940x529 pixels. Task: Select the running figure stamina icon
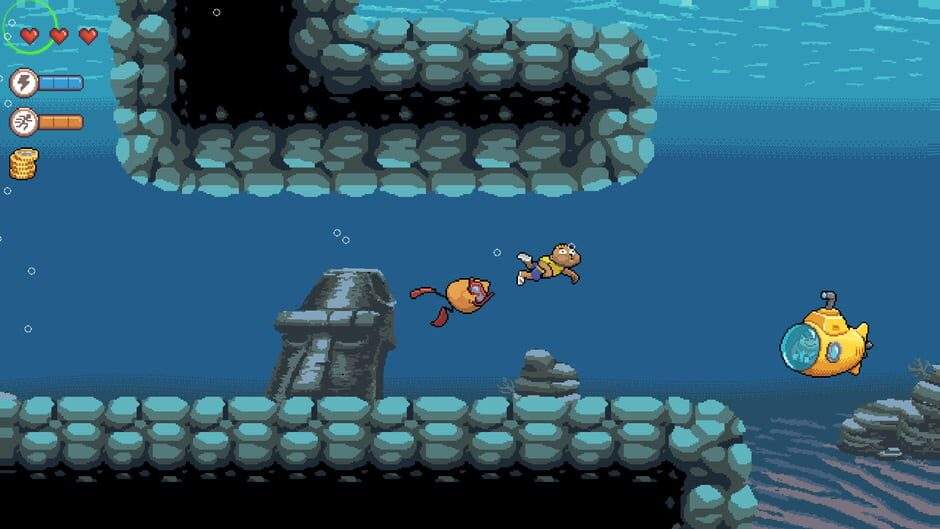click(23, 122)
